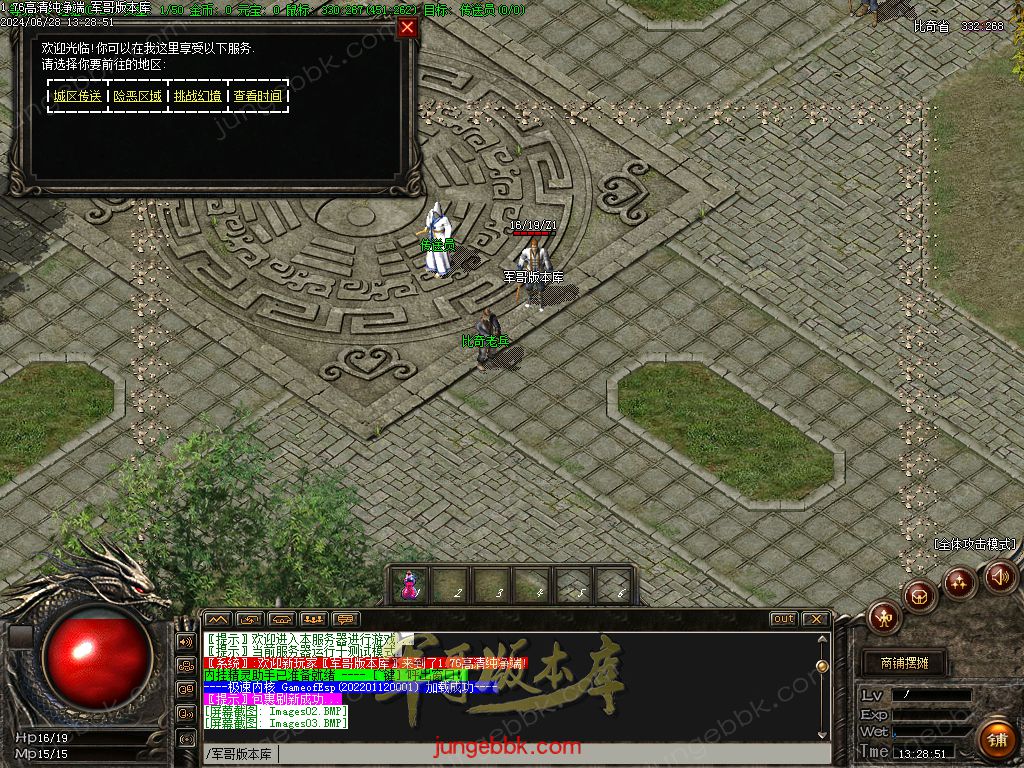Close the chat panel with its X button

815,619
